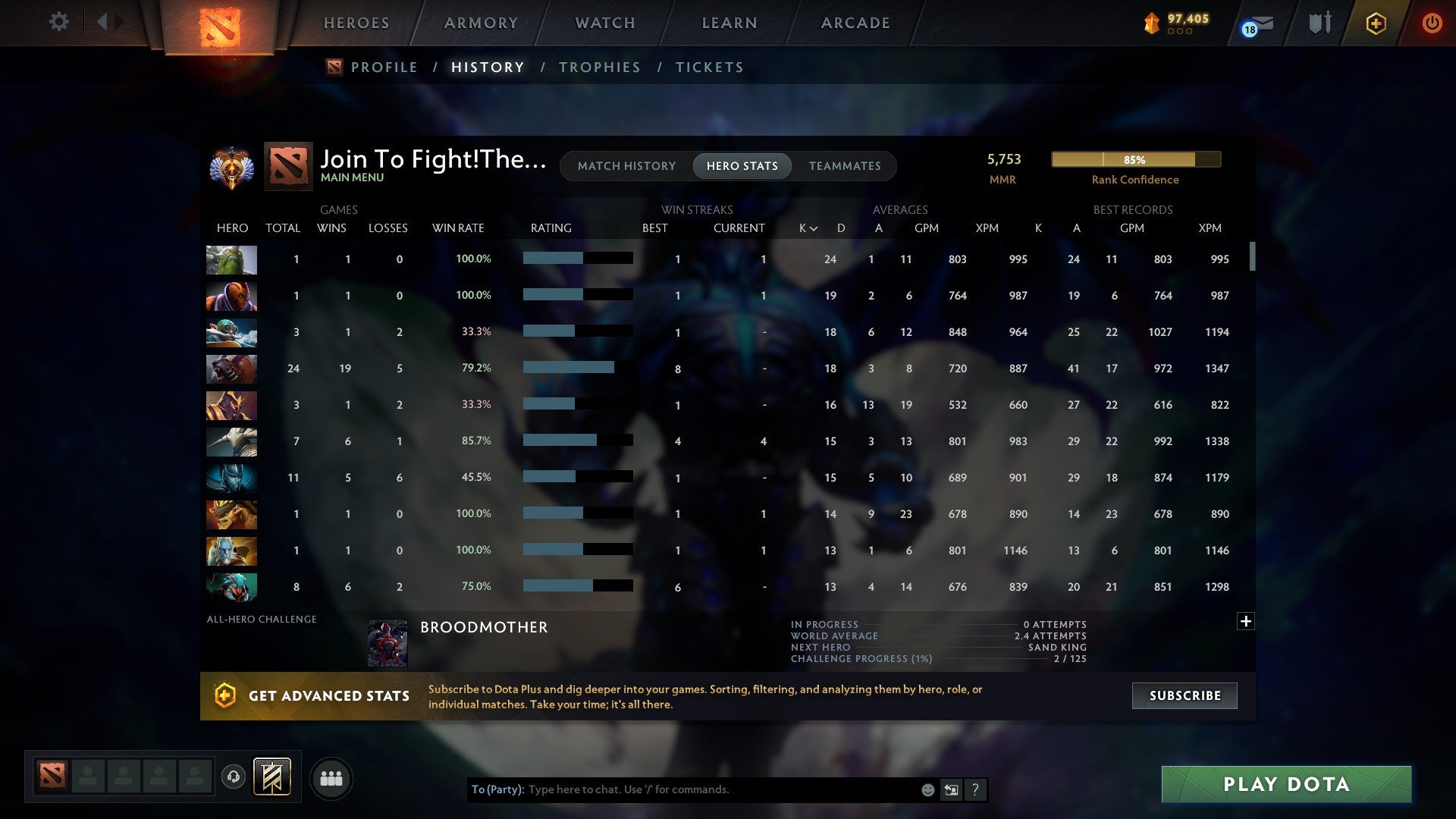Open the Dota Plus hexagon icon
The image size is (1456, 819).
click(1375, 23)
